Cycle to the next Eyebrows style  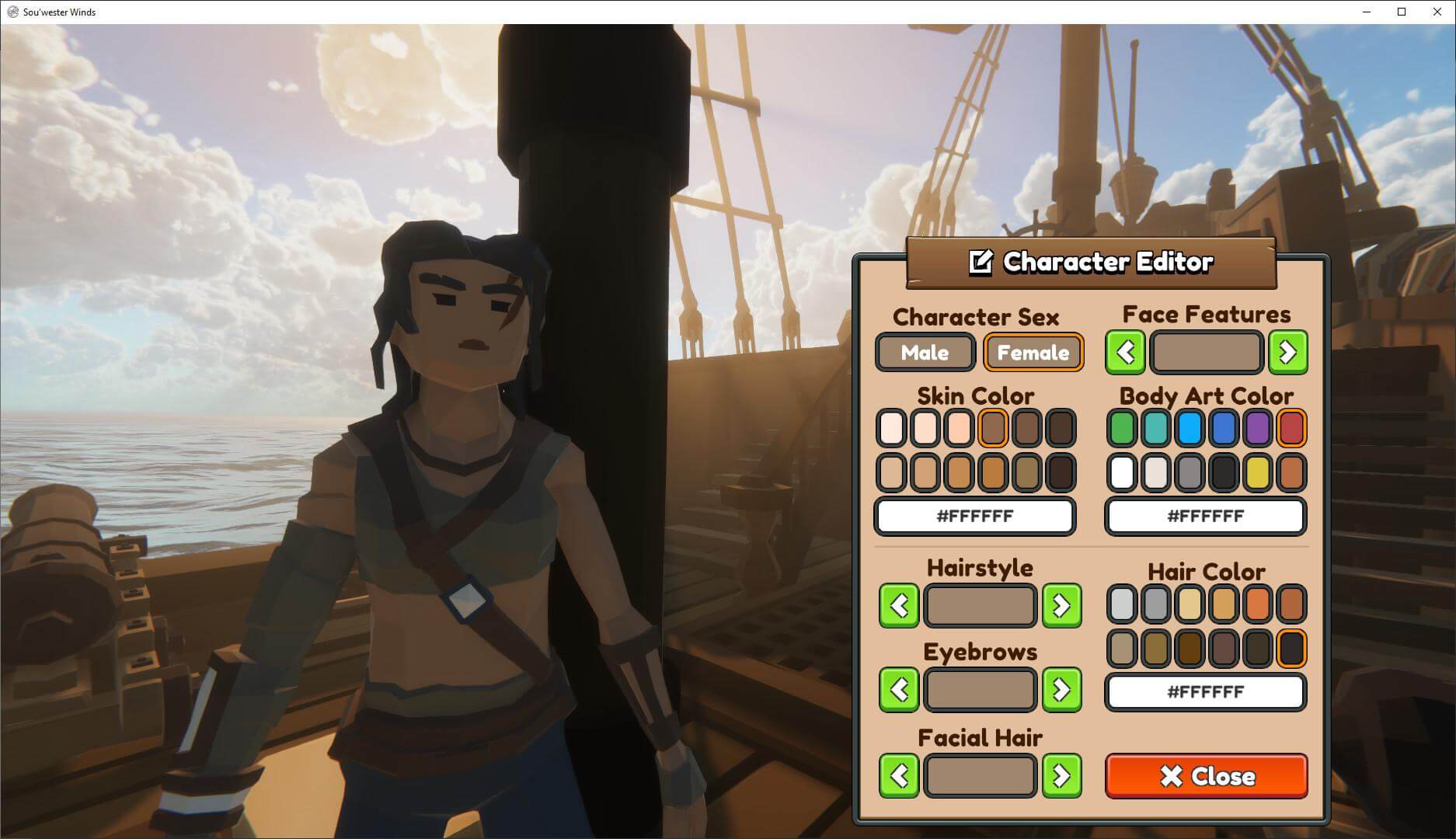[1061, 690]
